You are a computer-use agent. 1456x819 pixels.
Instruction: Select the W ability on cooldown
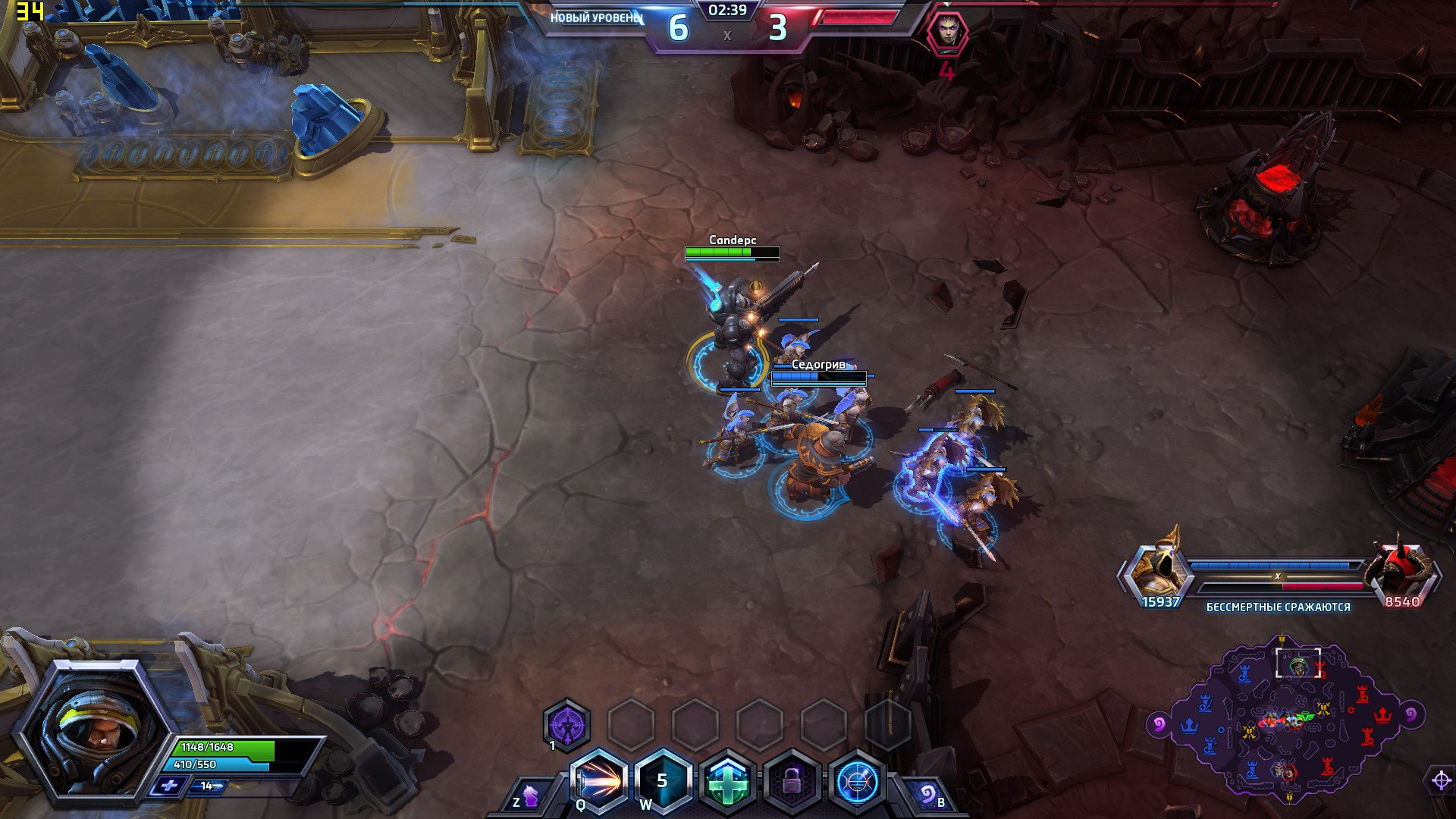[663, 781]
